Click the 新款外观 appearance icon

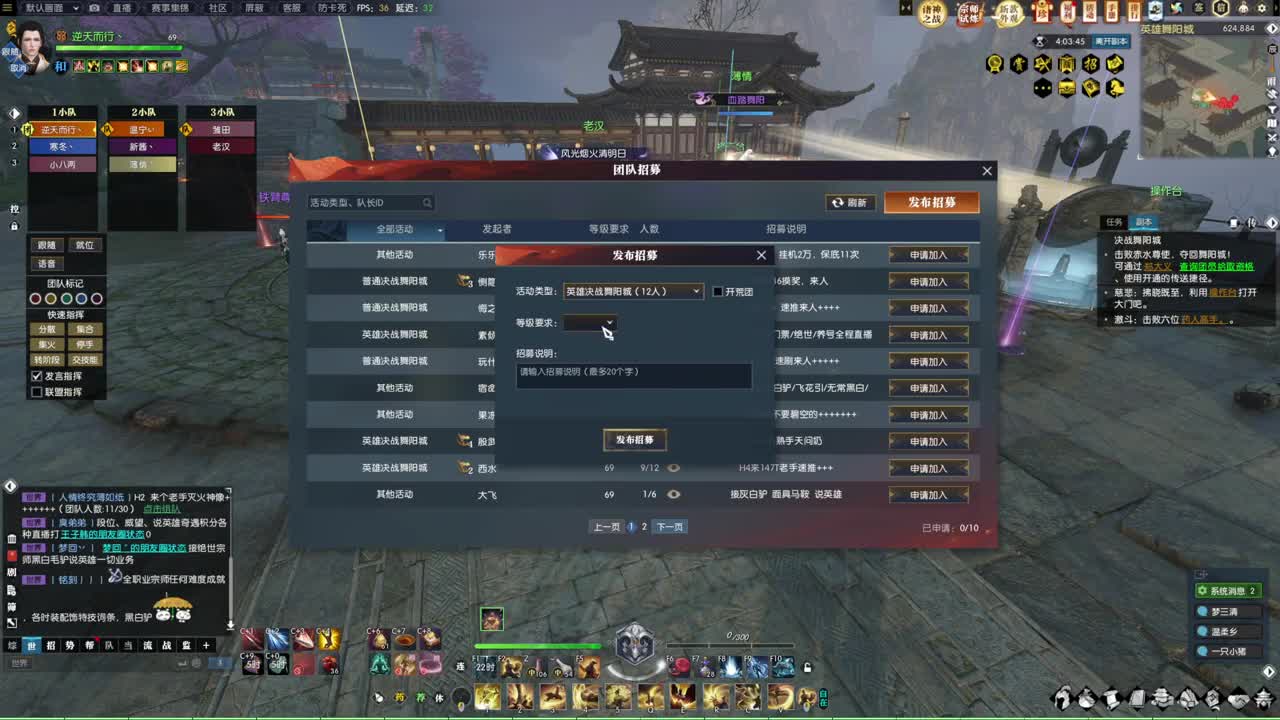pos(1010,13)
